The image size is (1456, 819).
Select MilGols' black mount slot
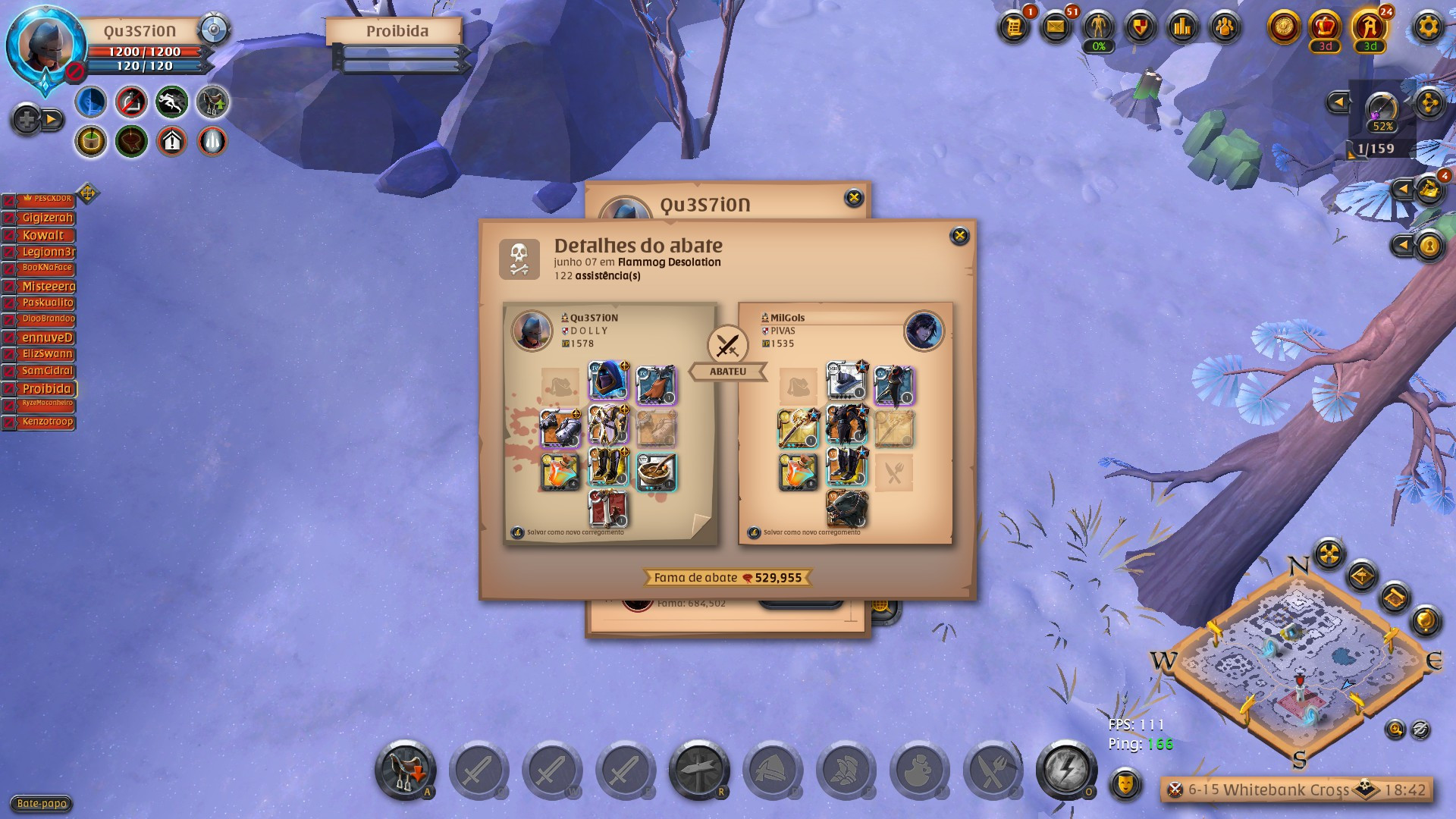(846, 508)
